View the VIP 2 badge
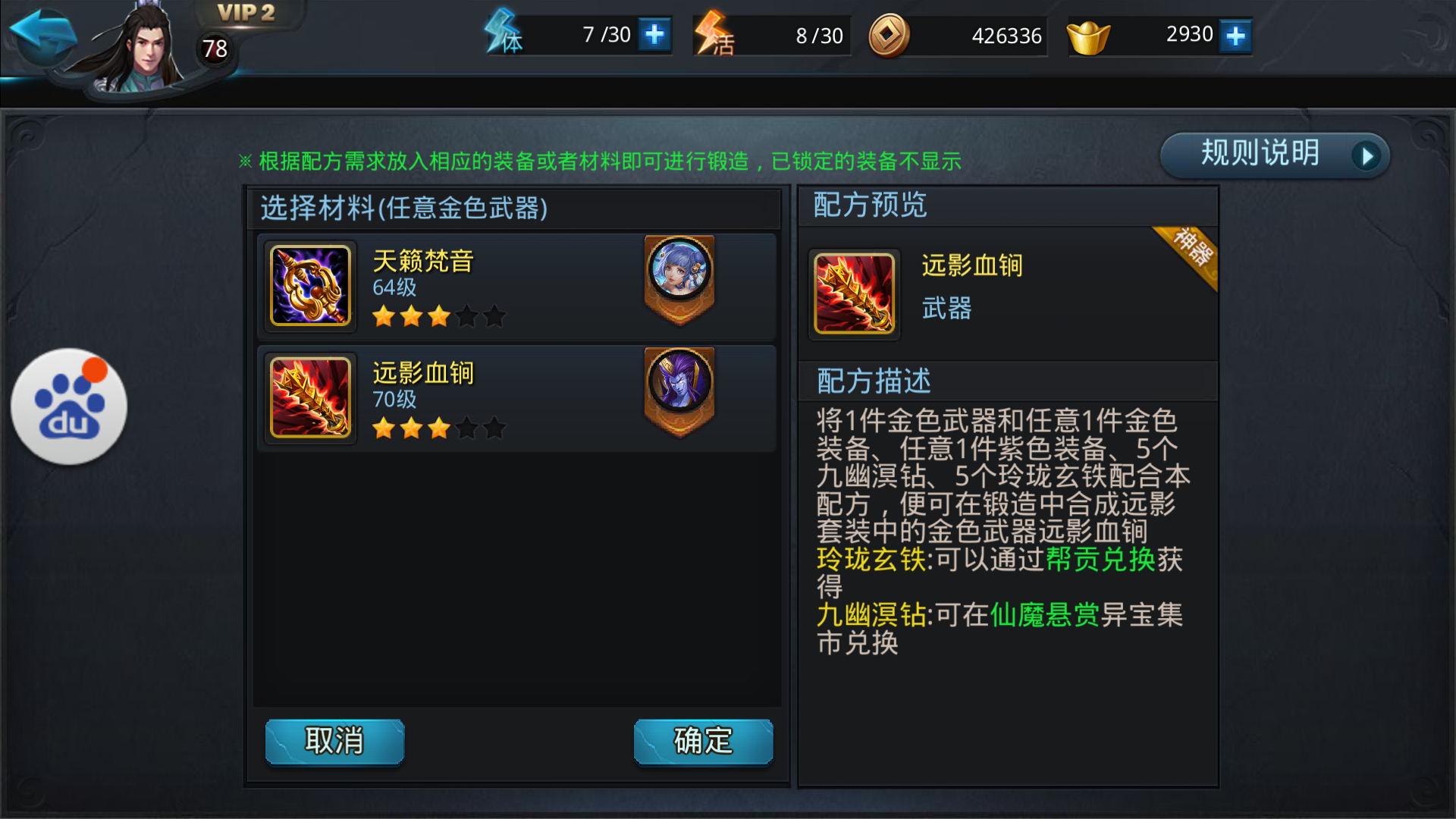Image resolution: width=1456 pixels, height=819 pixels. tap(245, 13)
